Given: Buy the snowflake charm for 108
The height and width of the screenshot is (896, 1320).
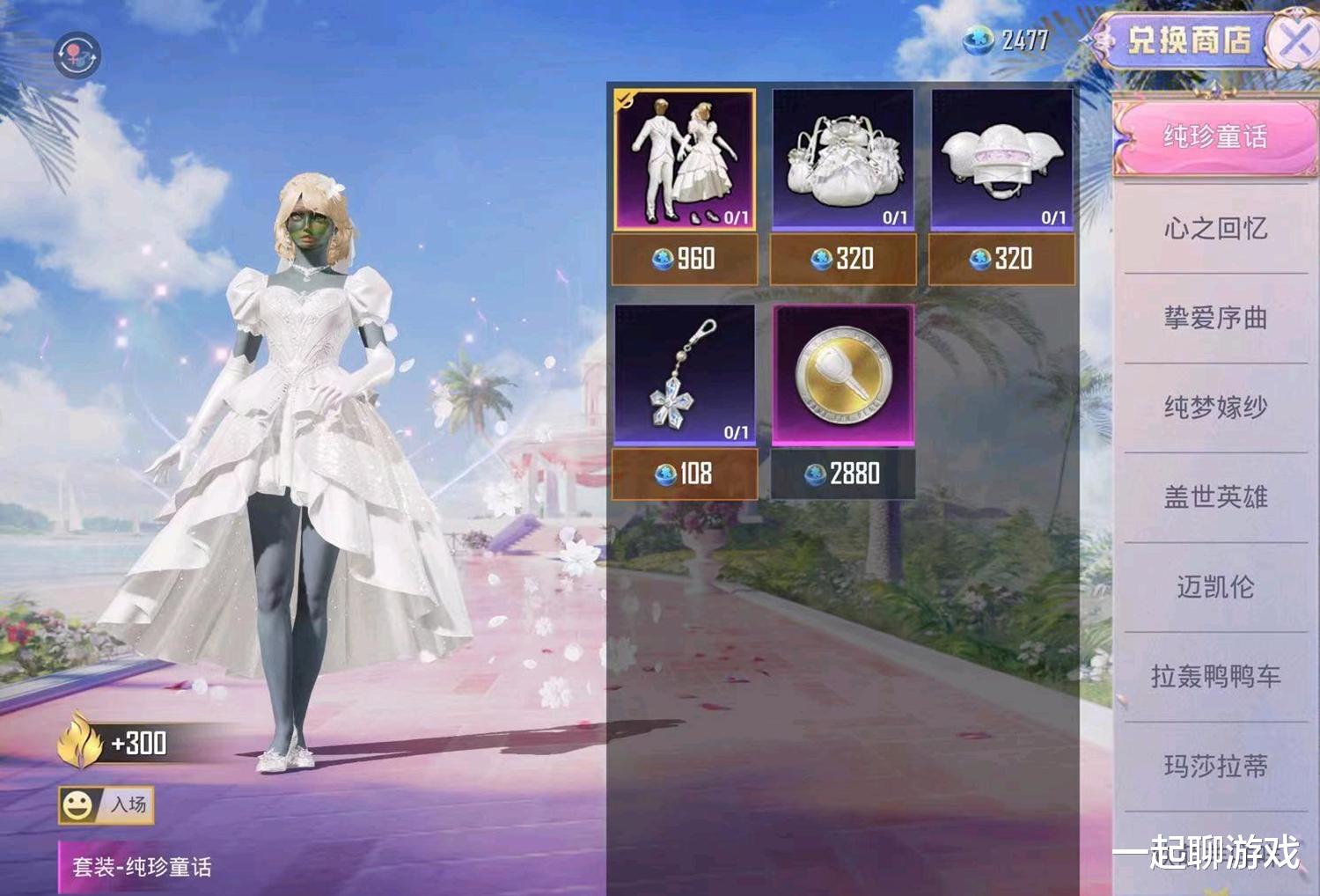Looking at the screenshot, I should 685,474.
